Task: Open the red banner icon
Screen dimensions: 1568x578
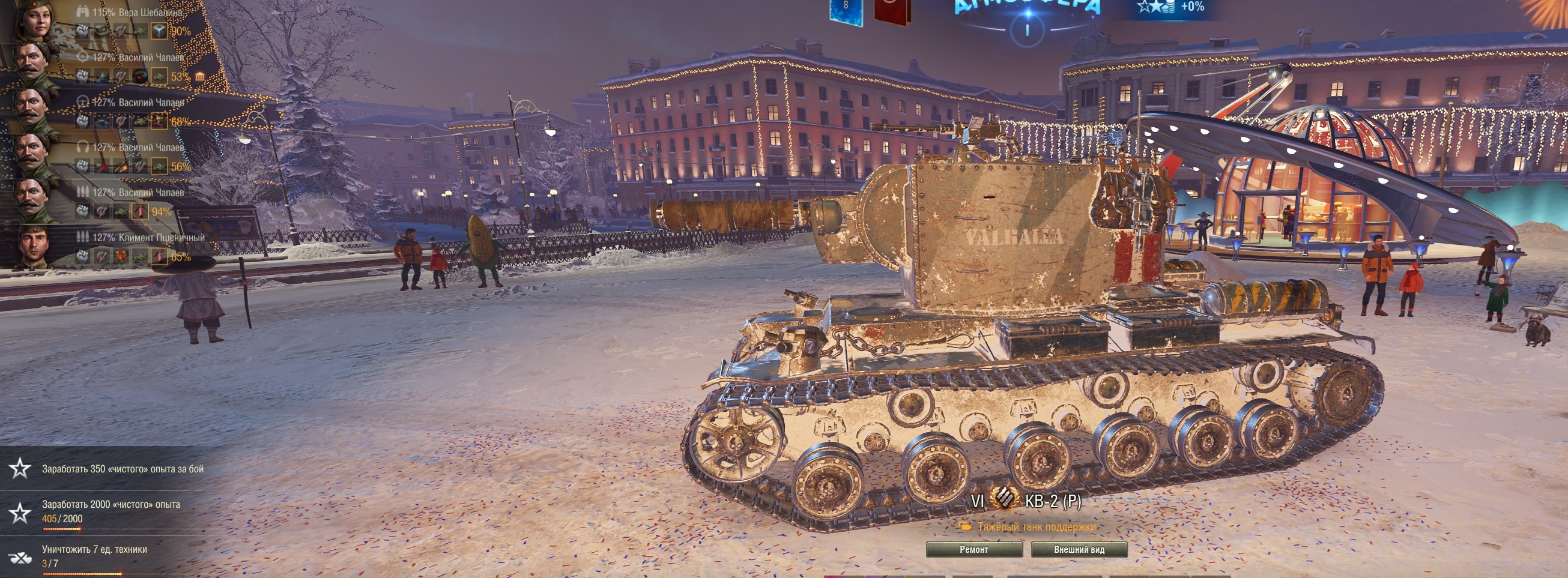Action: [x=892, y=12]
